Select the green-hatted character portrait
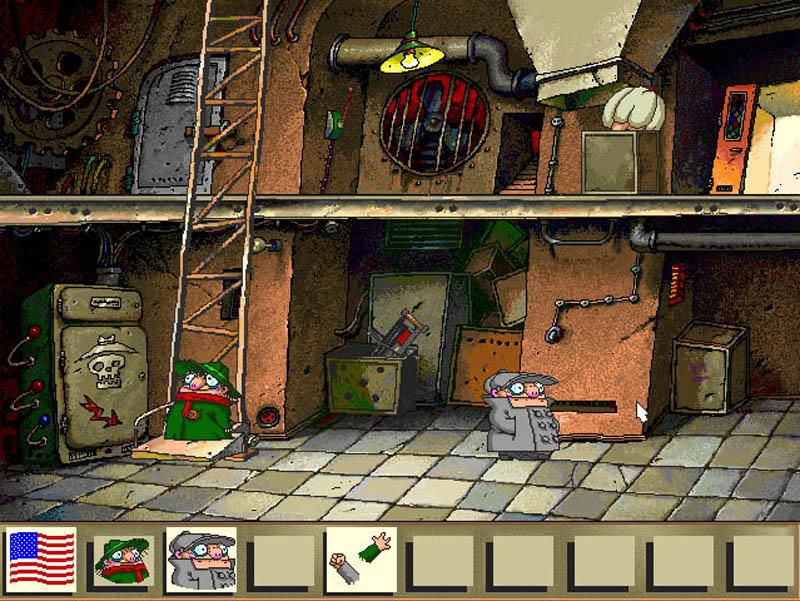 (x=122, y=560)
